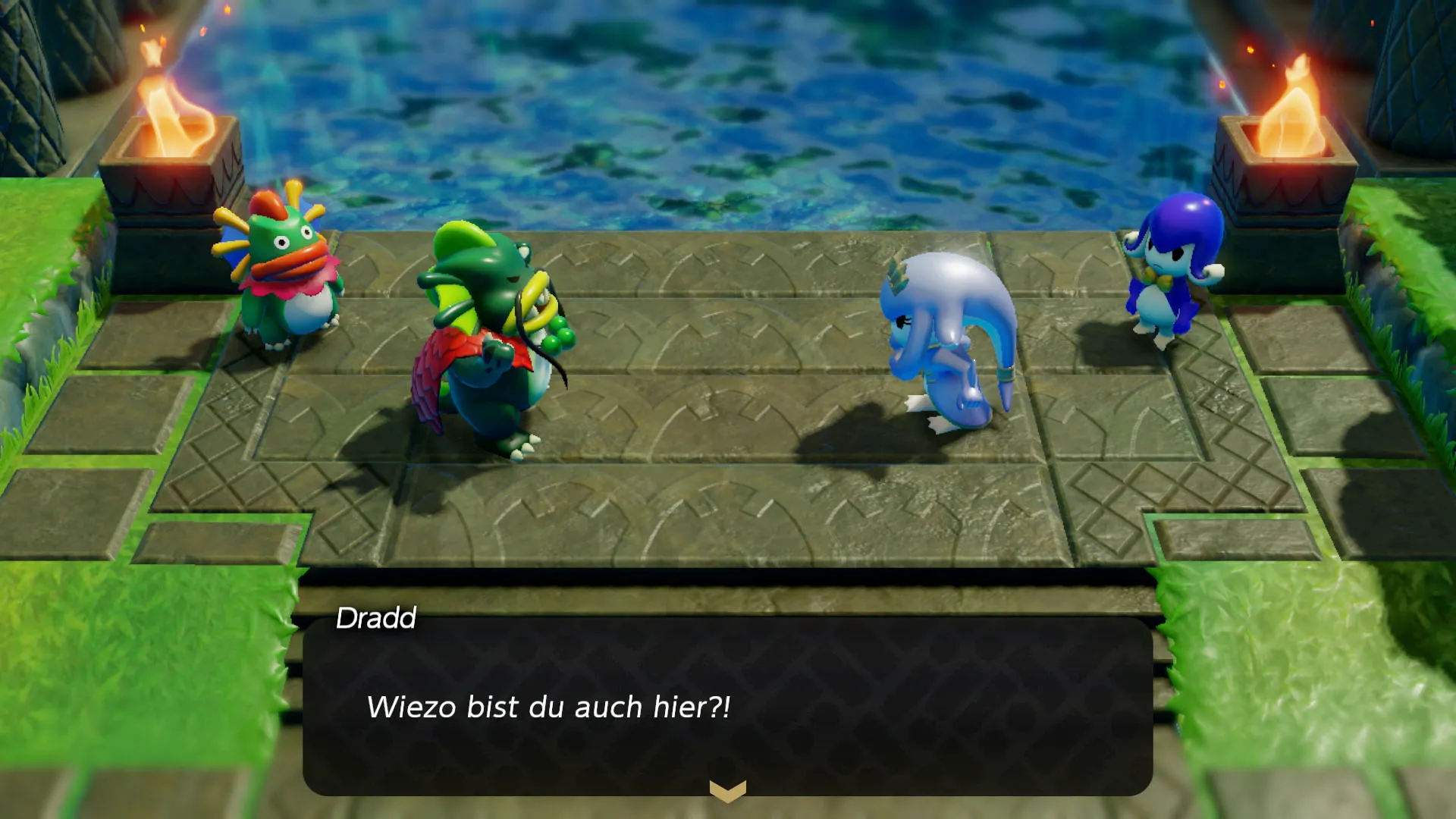The height and width of the screenshot is (819, 1456).
Task: Click the dialogue nameplate above the text box
Action: (x=375, y=618)
